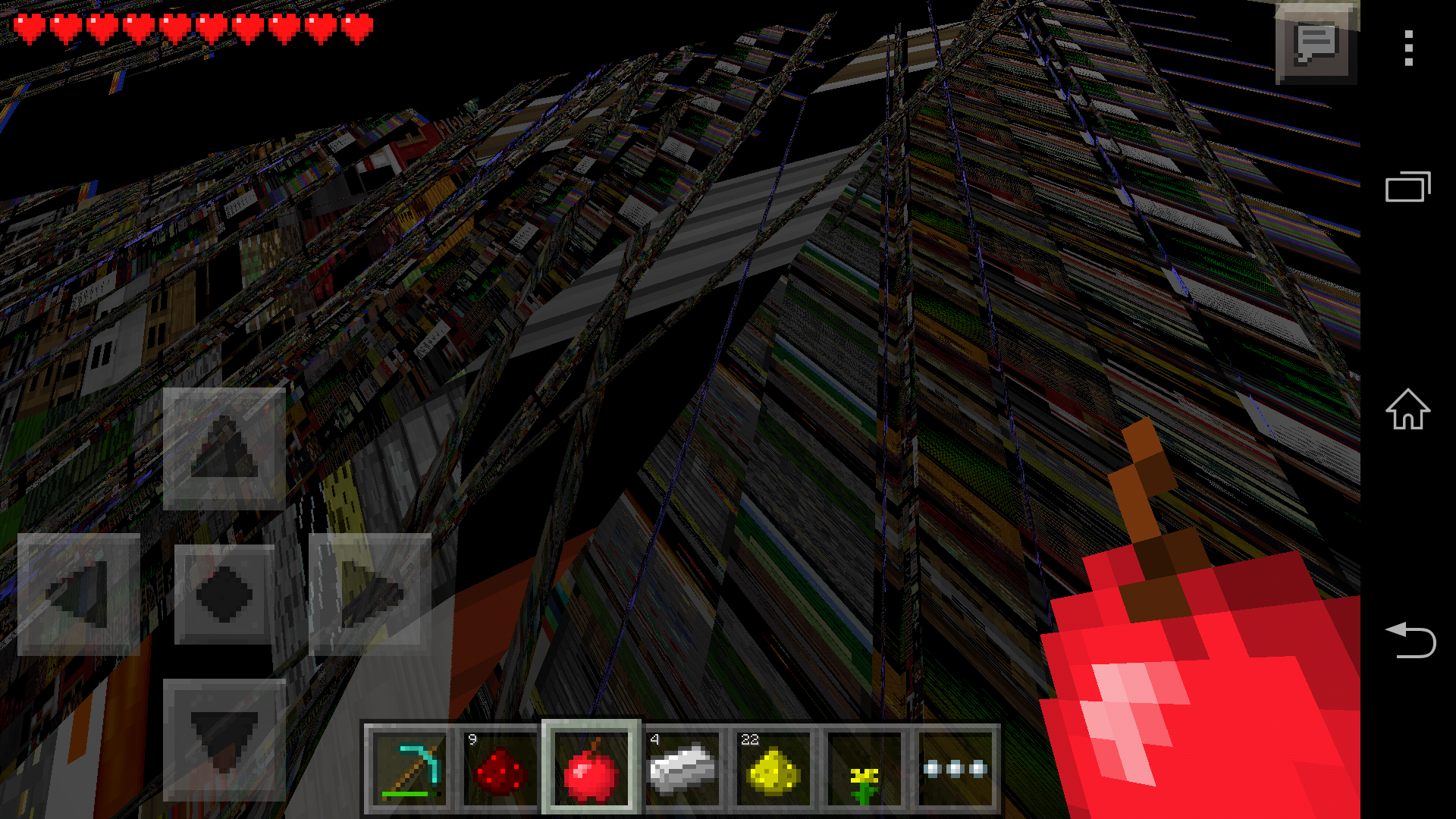This screenshot has width=1456, height=819.
Task: Toggle sneak using the center d-pad button
Action: [224, 595]
